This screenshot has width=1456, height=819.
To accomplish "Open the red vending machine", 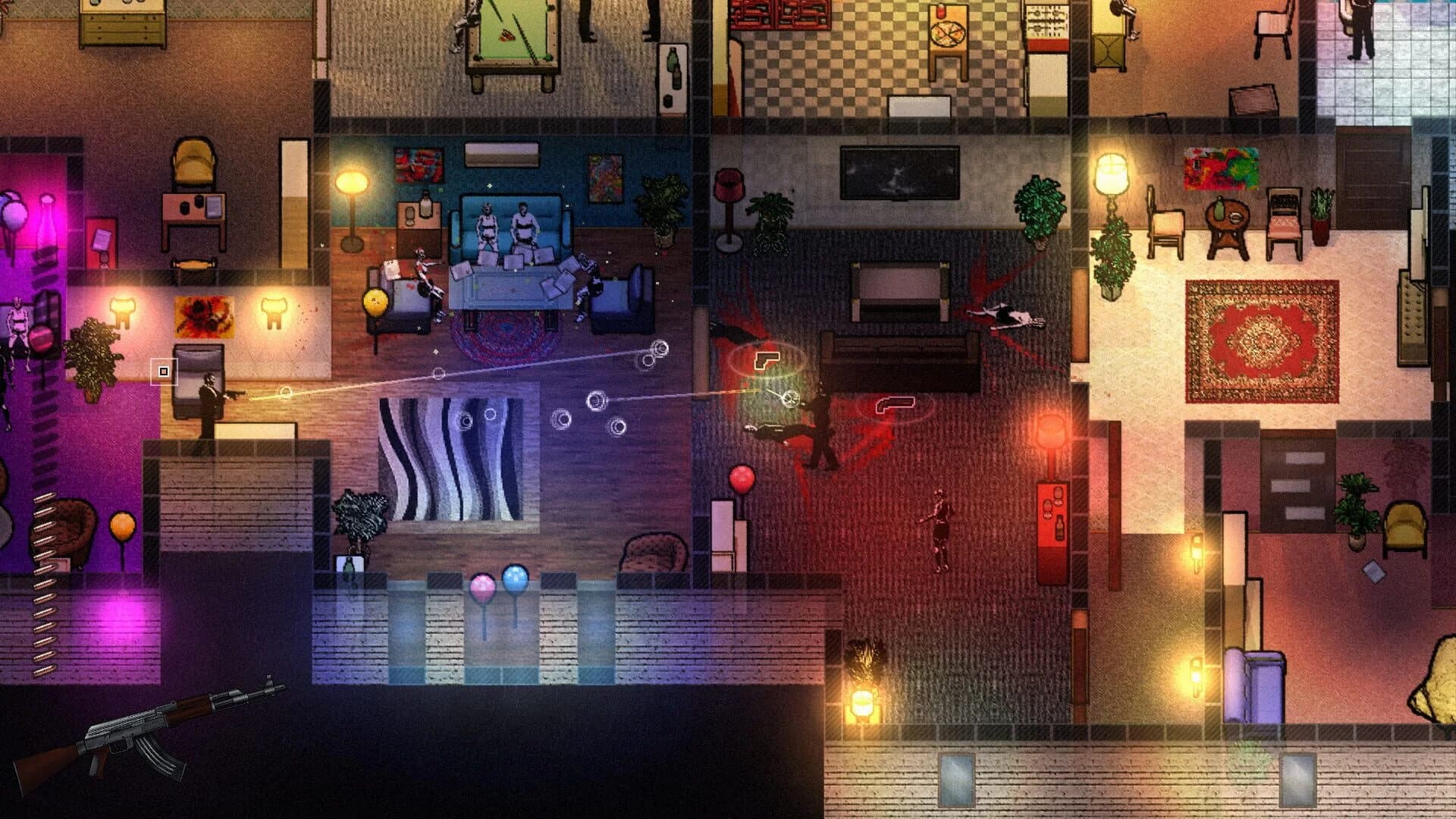I will point(1050,516).
